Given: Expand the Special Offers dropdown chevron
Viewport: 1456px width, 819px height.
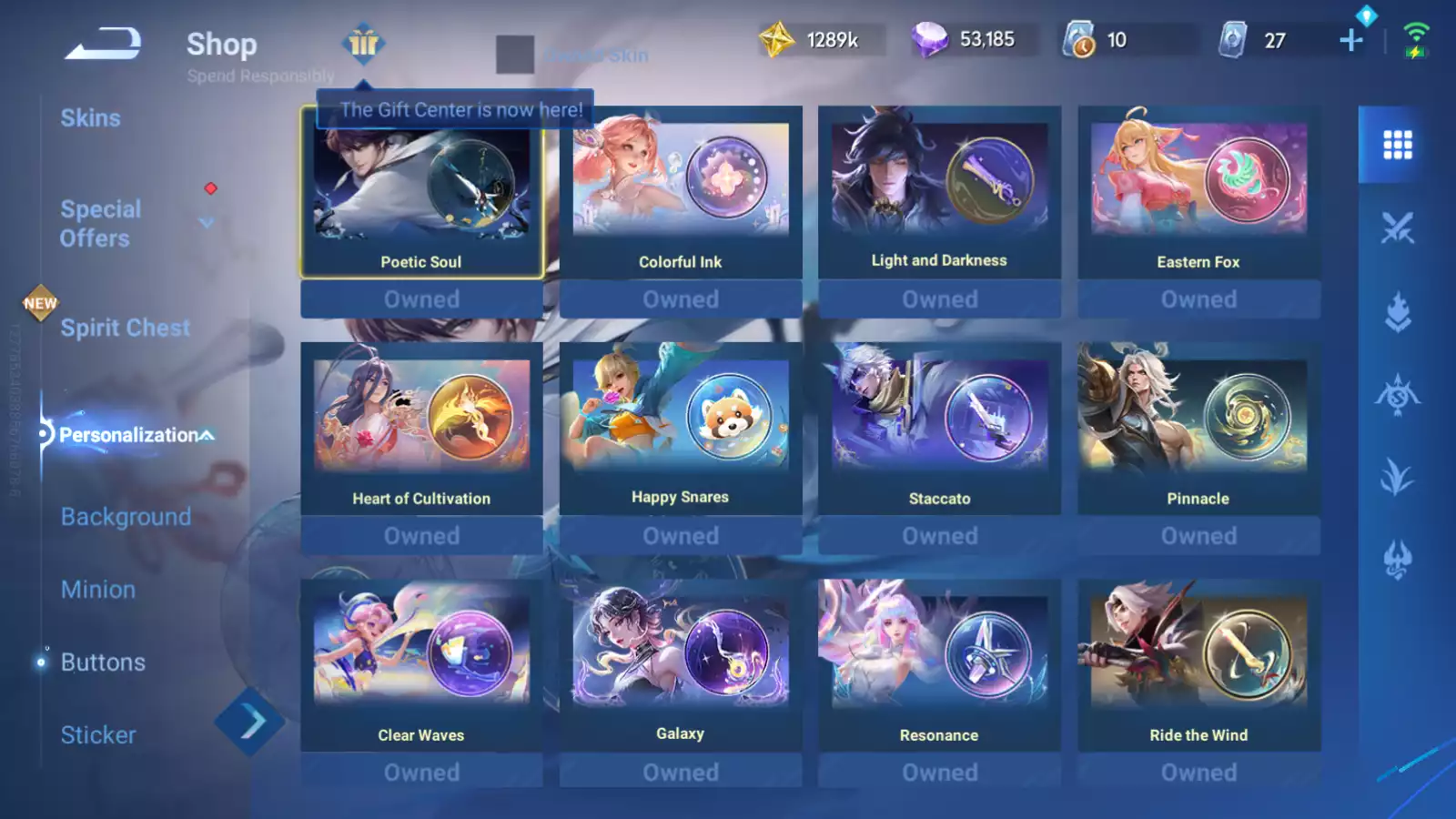Looking at the screenshot, I should [207, 221].
